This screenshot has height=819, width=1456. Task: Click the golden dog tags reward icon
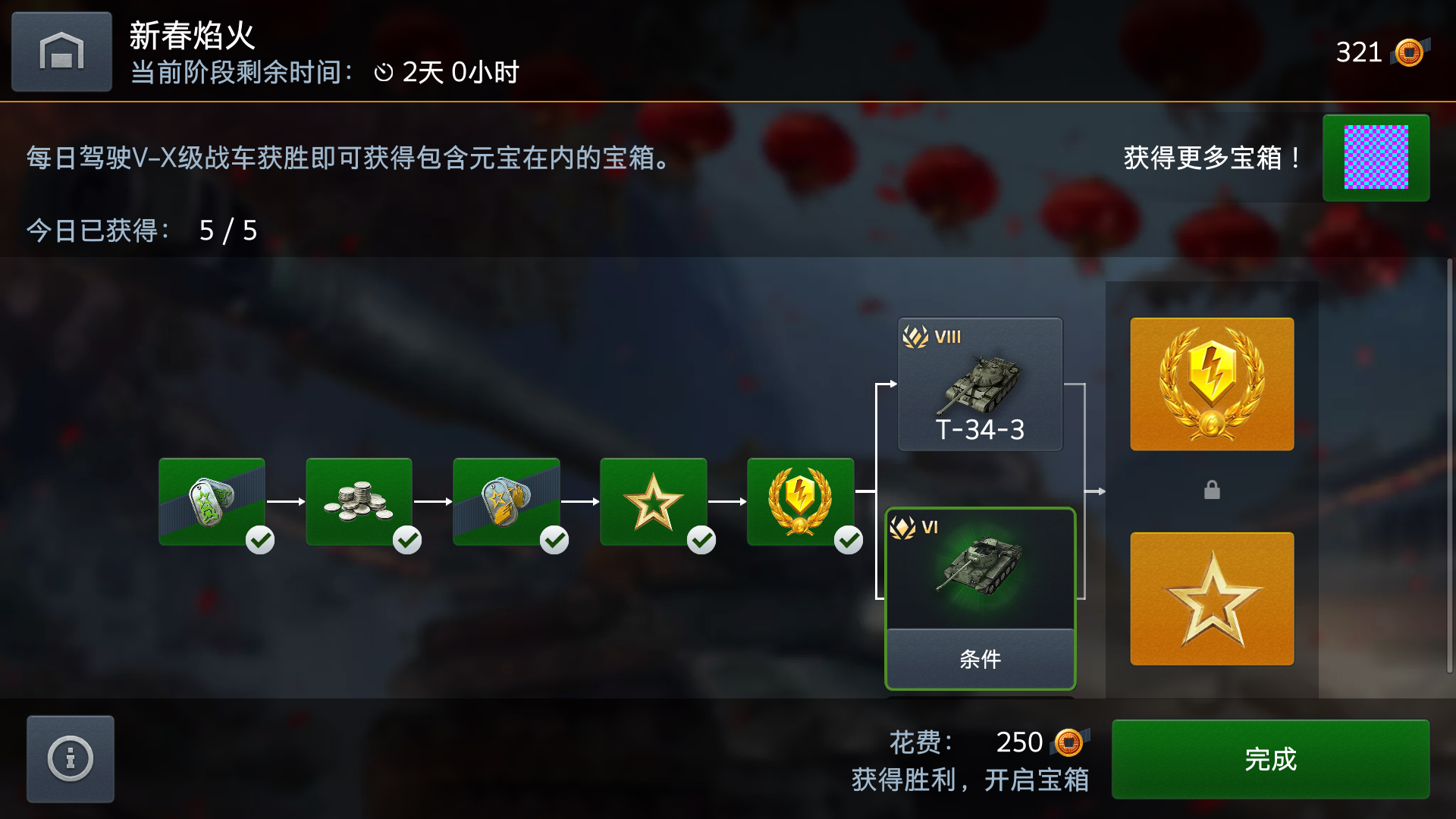(507, 500)
